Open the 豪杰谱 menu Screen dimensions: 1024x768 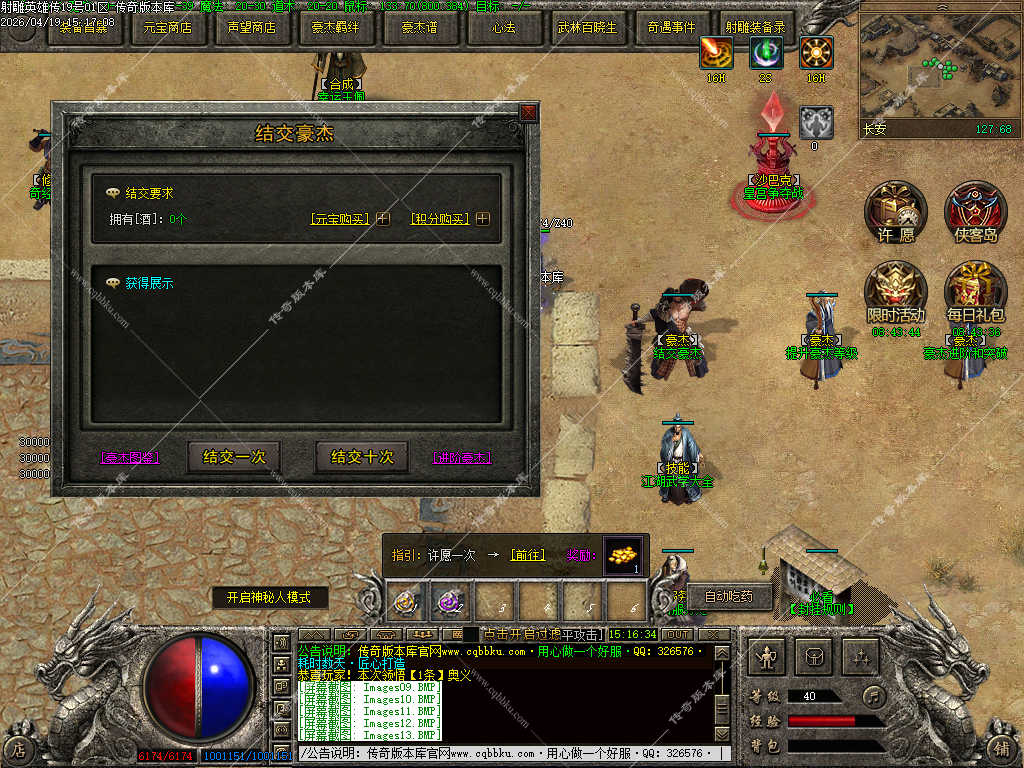tap(420, 28)
